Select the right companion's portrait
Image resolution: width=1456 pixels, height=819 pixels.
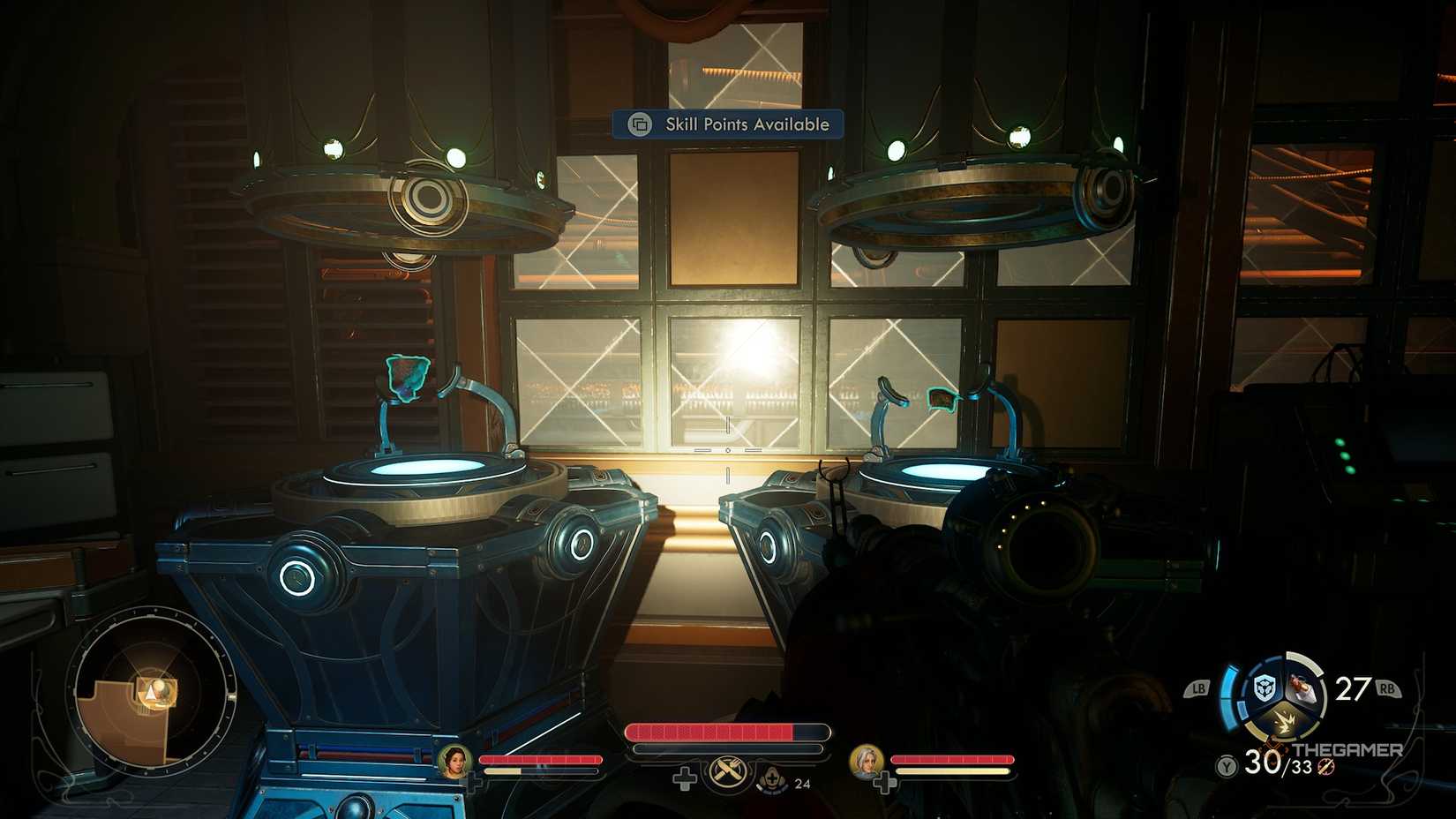pos(867,761)
